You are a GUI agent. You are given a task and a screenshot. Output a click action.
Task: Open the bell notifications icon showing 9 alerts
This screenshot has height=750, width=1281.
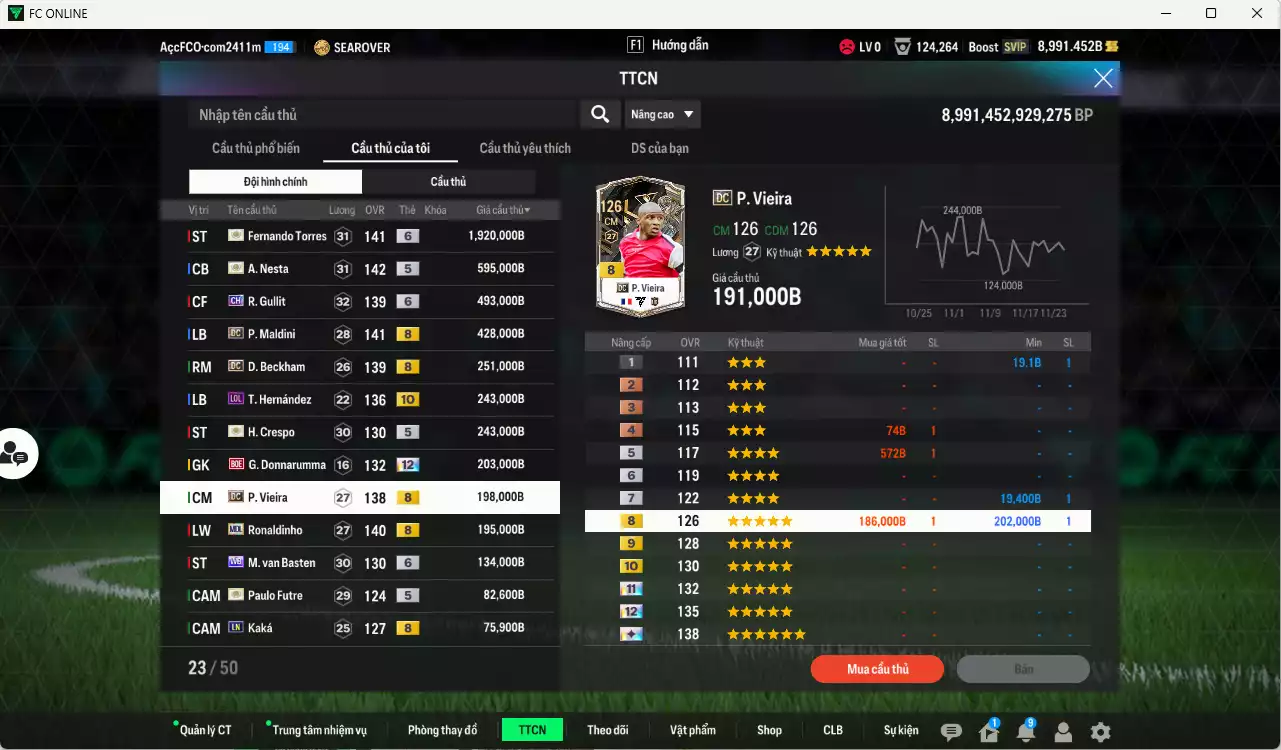(1025, 732)
